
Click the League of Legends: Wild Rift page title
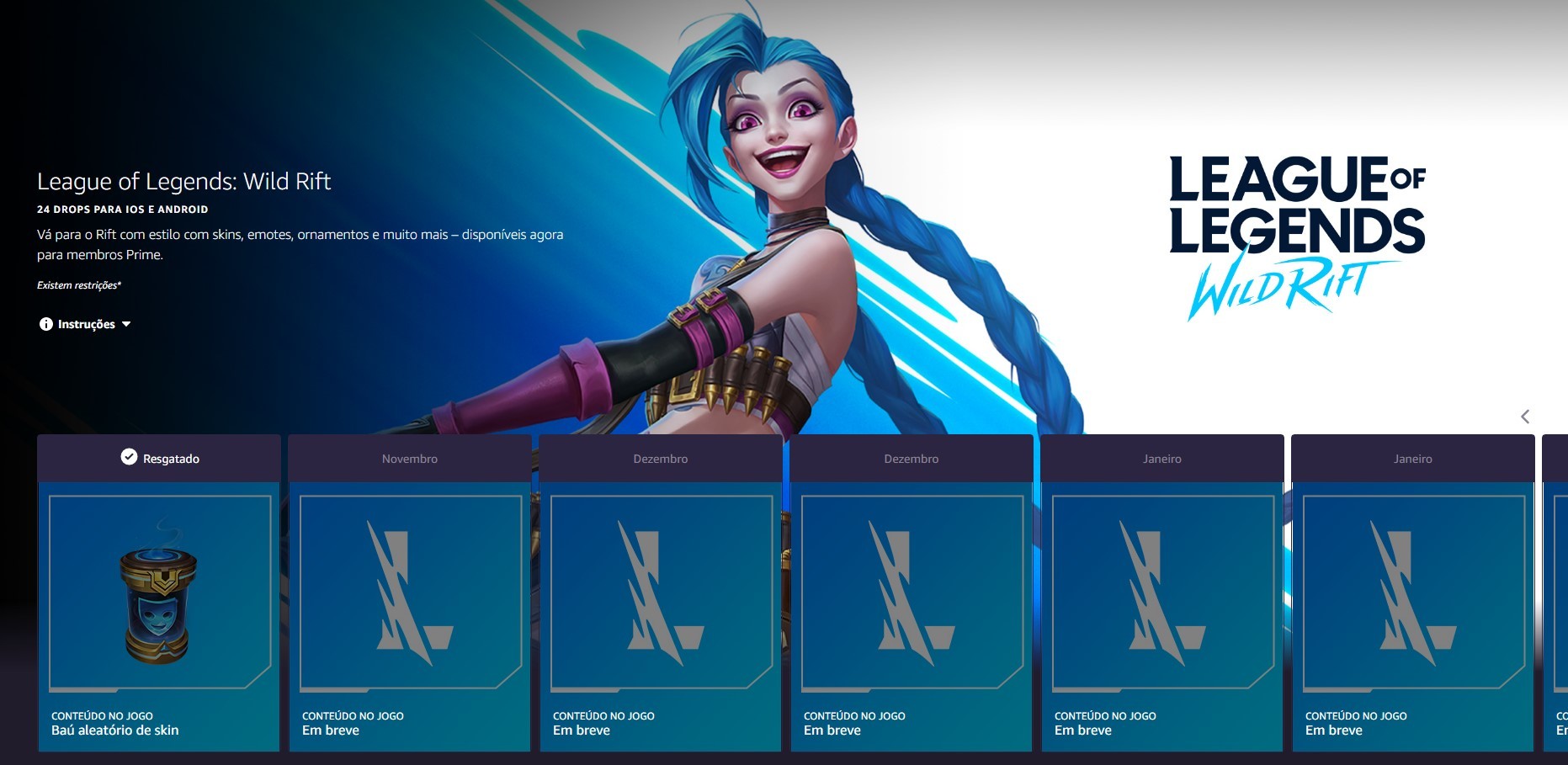[183, 181]
